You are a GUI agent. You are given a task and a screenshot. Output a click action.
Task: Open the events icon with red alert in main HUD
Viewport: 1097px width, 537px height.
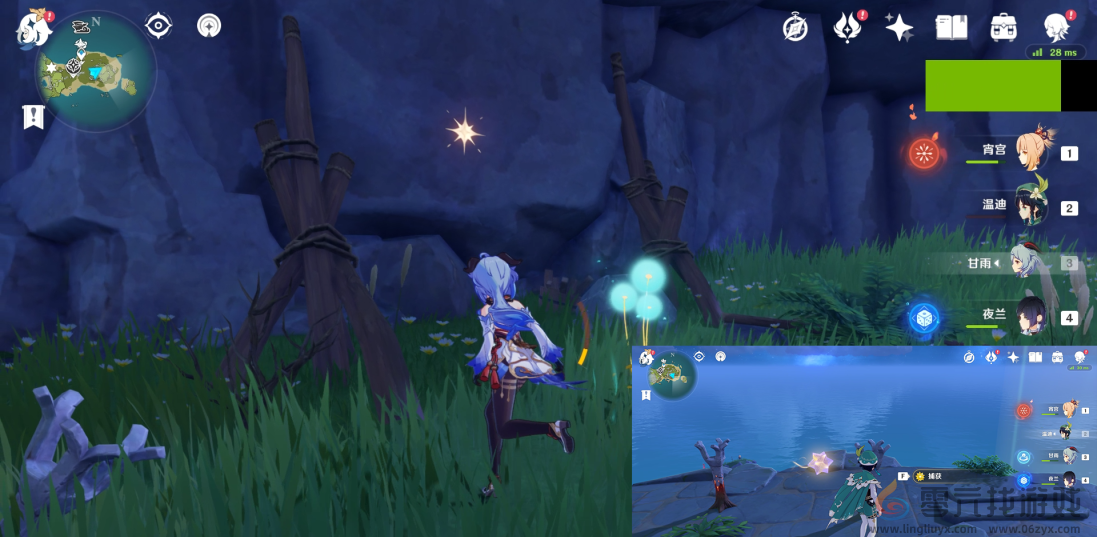(x=847, y=28)
